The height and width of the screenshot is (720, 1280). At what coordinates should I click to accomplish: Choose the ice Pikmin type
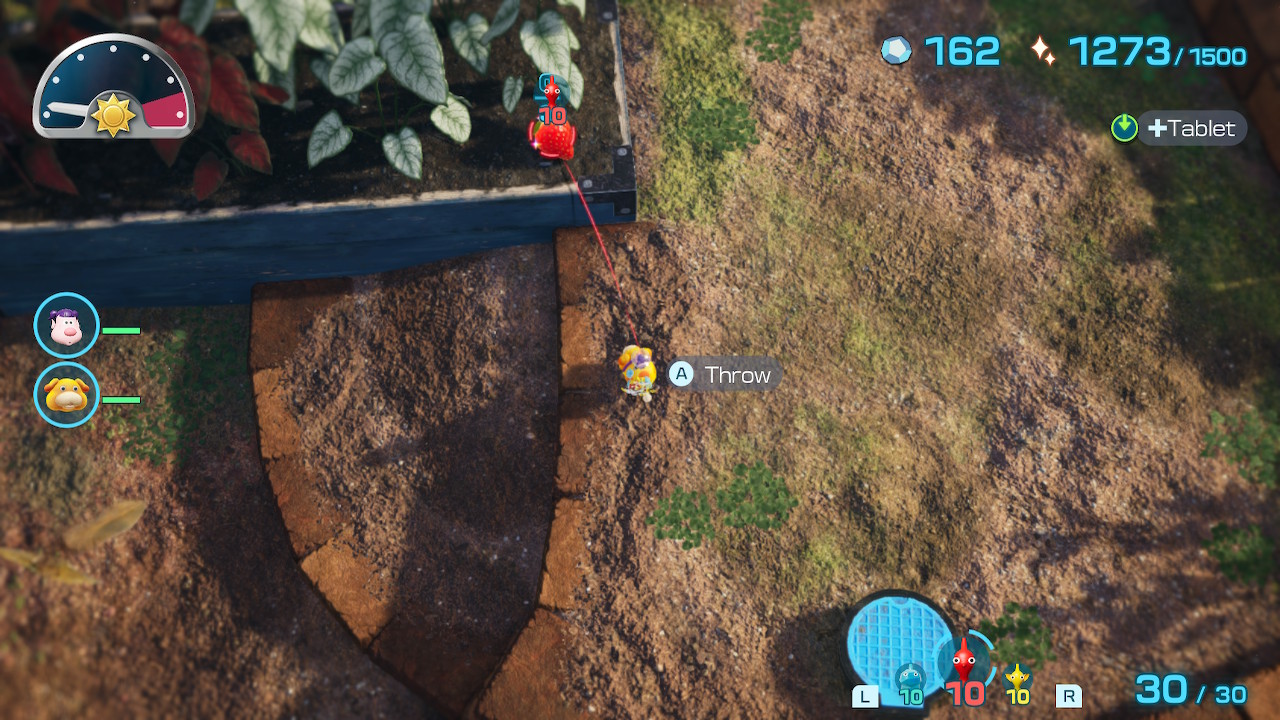[909, 681]
